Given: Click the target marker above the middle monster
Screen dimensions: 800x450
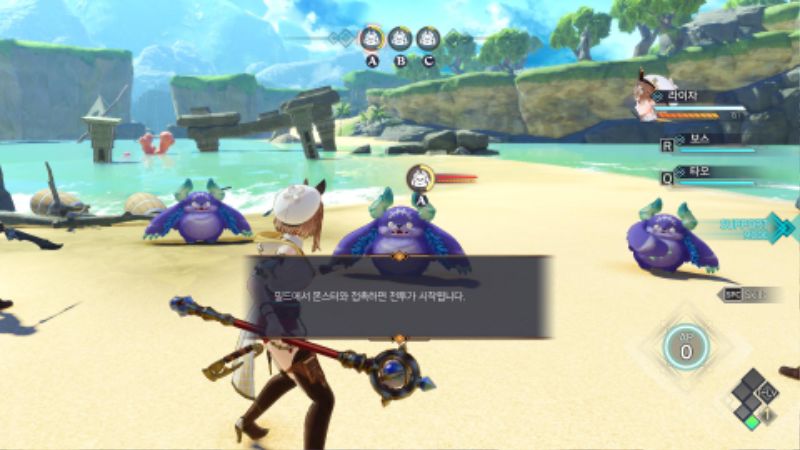Looking at the screenshot, I should click(421, 179).
